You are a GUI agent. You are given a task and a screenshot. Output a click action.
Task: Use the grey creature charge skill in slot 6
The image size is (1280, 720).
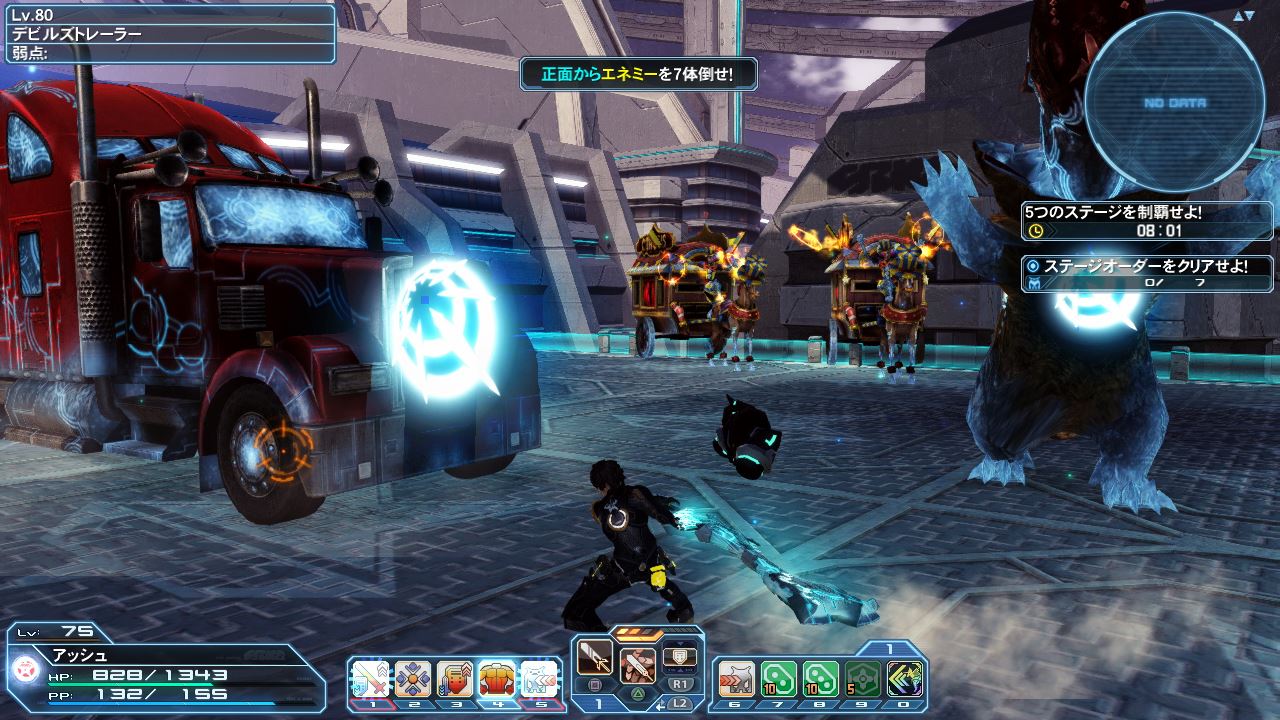735,678
